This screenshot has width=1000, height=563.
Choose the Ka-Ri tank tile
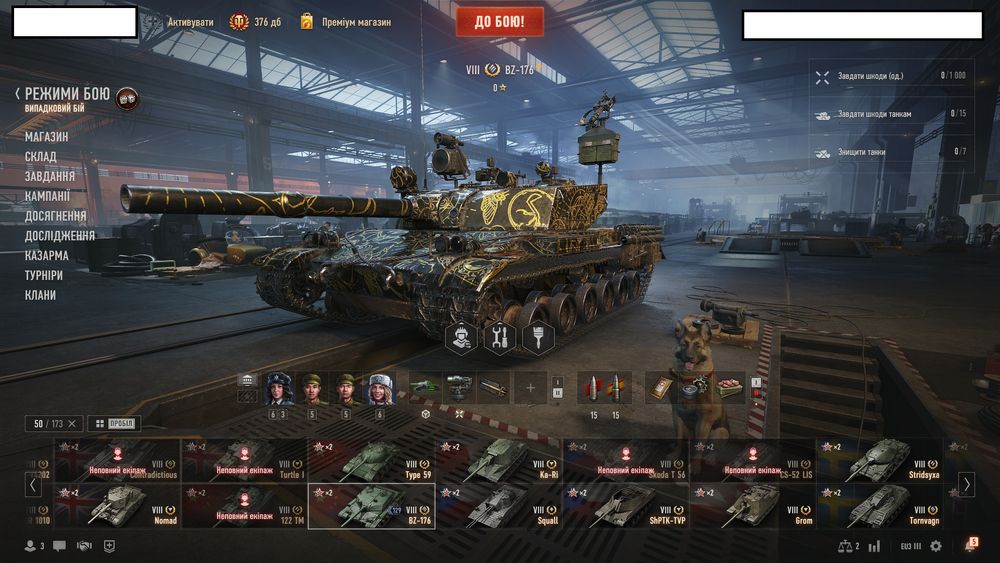click(x=498, y=459)
